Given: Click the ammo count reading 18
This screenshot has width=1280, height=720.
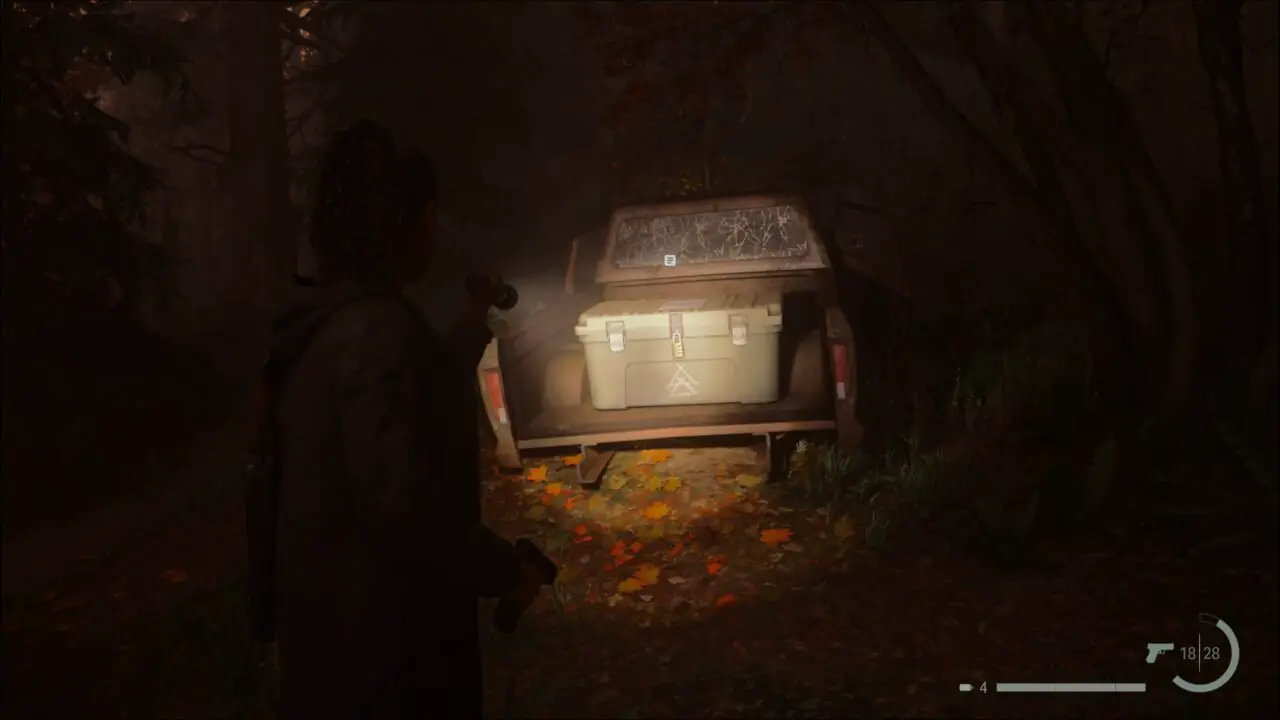Looking at the screenshot, I should [x=1188, y=652].
